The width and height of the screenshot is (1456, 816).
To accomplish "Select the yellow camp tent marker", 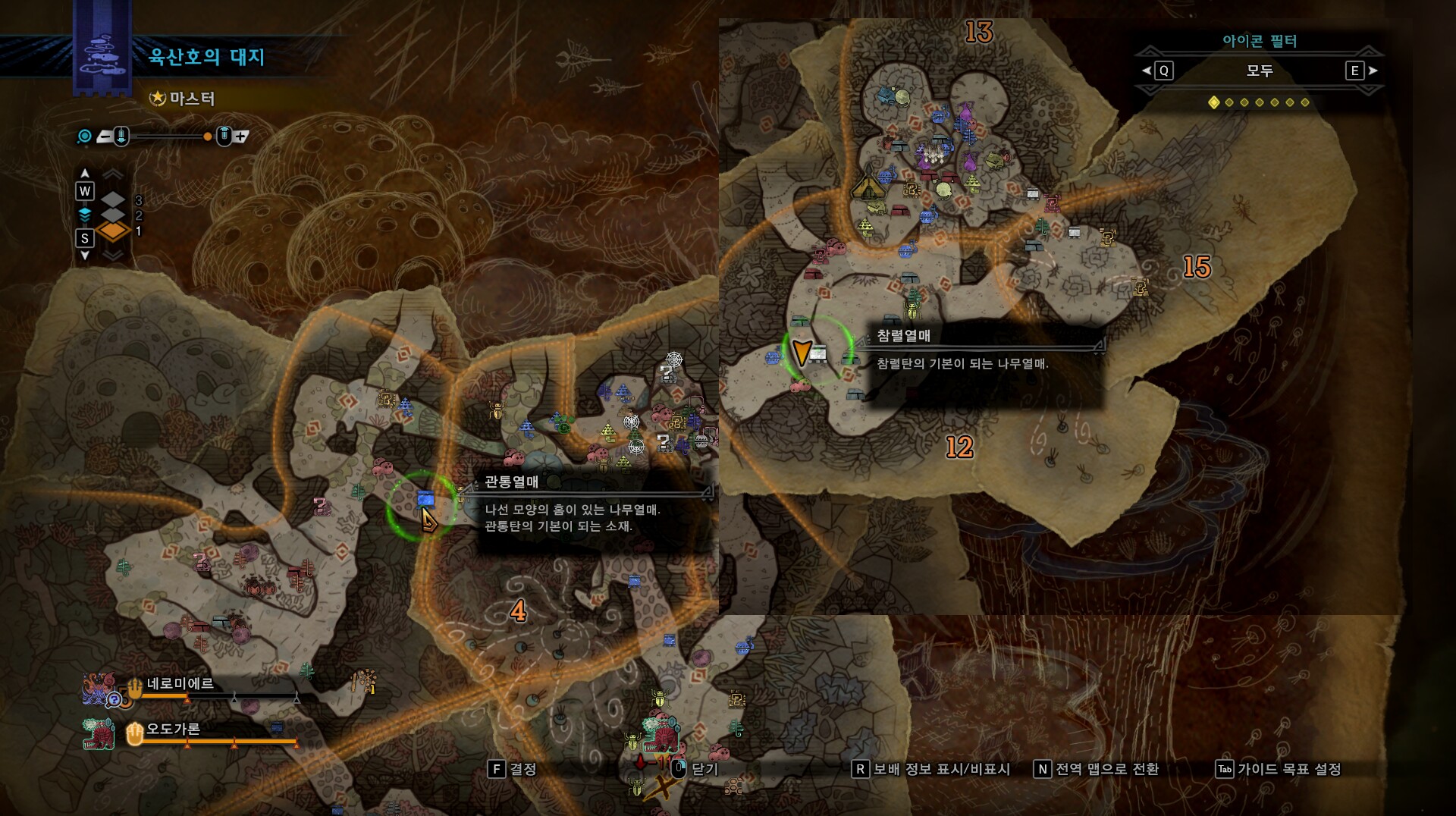I will [867, 187].
